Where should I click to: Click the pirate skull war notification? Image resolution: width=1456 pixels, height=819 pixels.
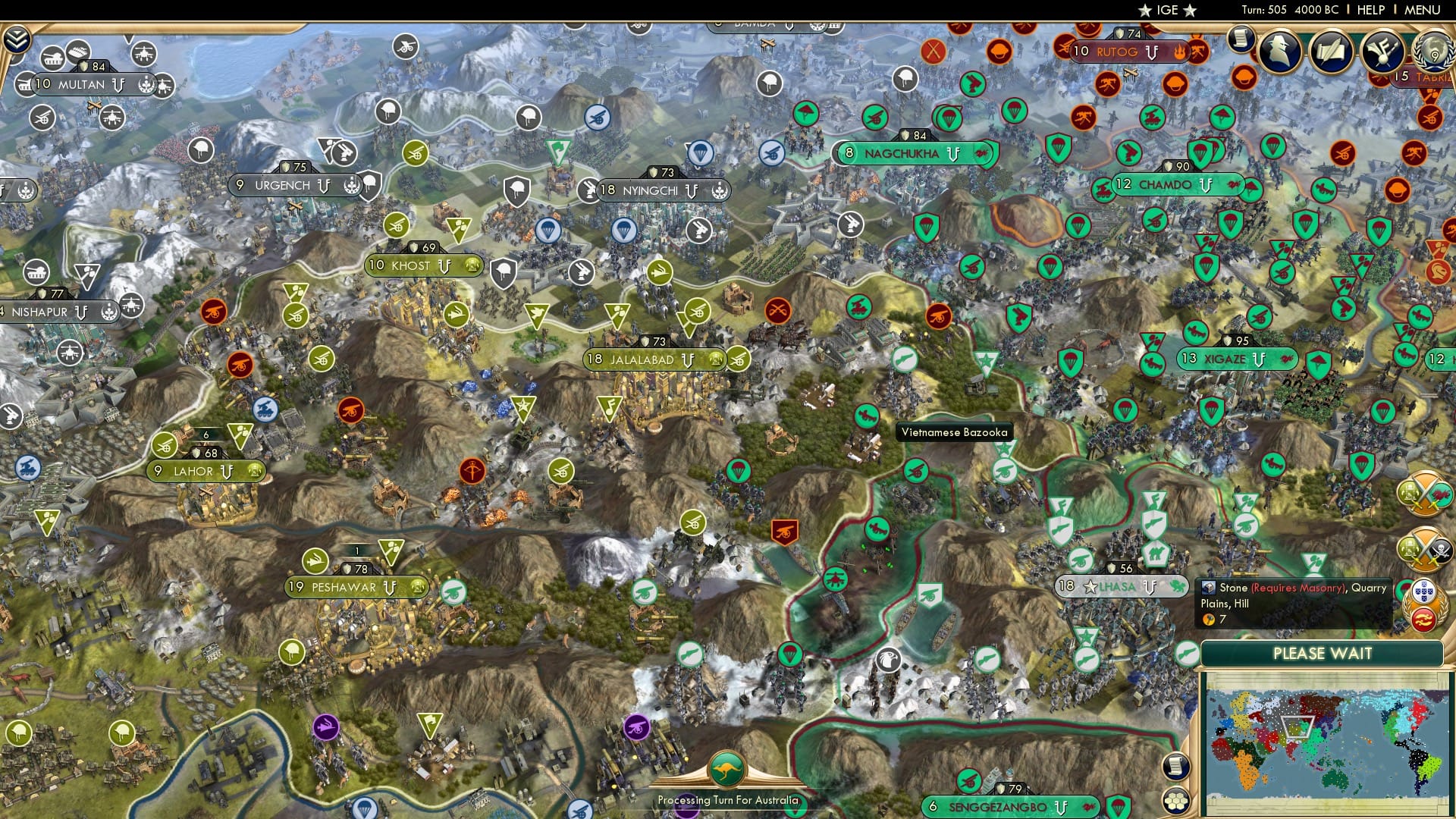1424,549
